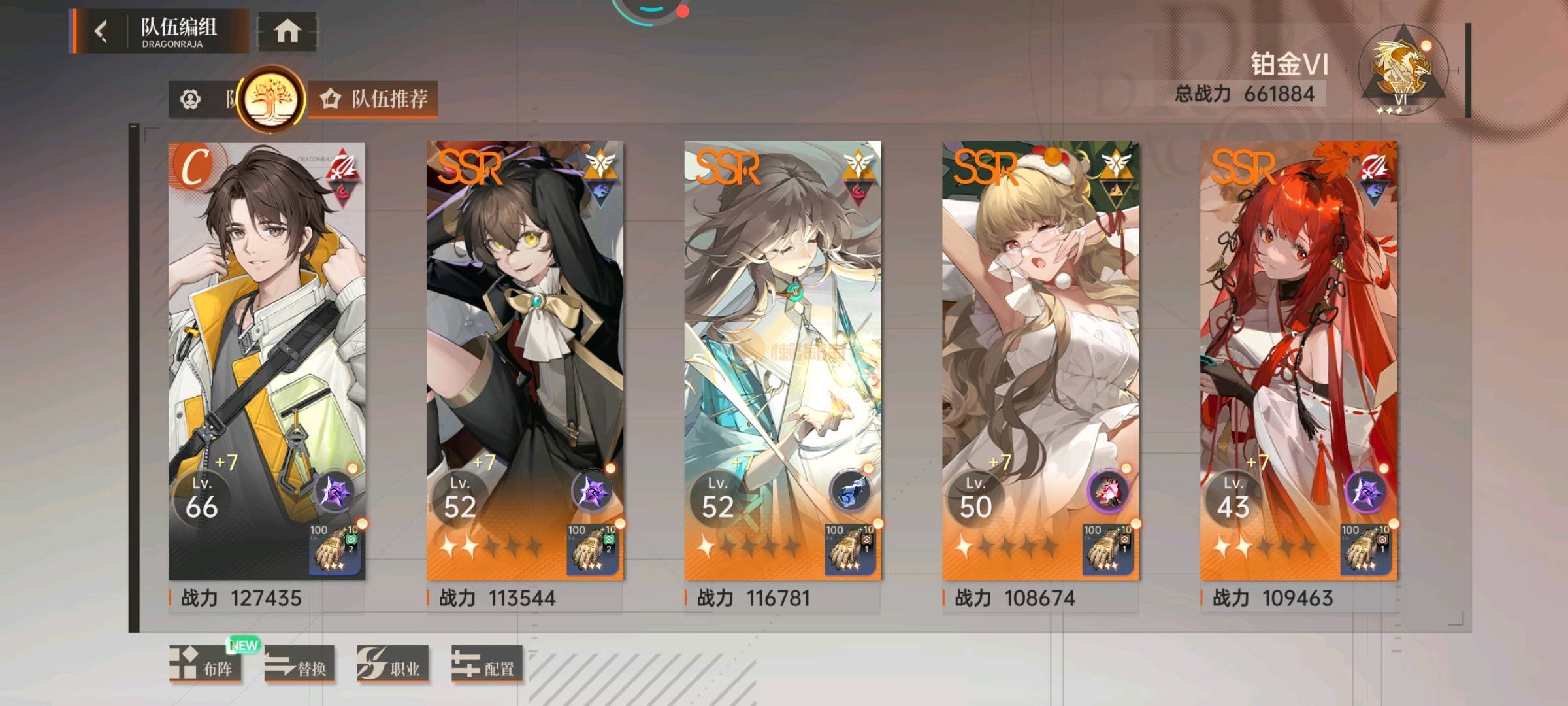Image resolution: width=1568 pixels, height=706 pixels.
Task: Open the 职业 class menu
Action: tap(392, 665)
